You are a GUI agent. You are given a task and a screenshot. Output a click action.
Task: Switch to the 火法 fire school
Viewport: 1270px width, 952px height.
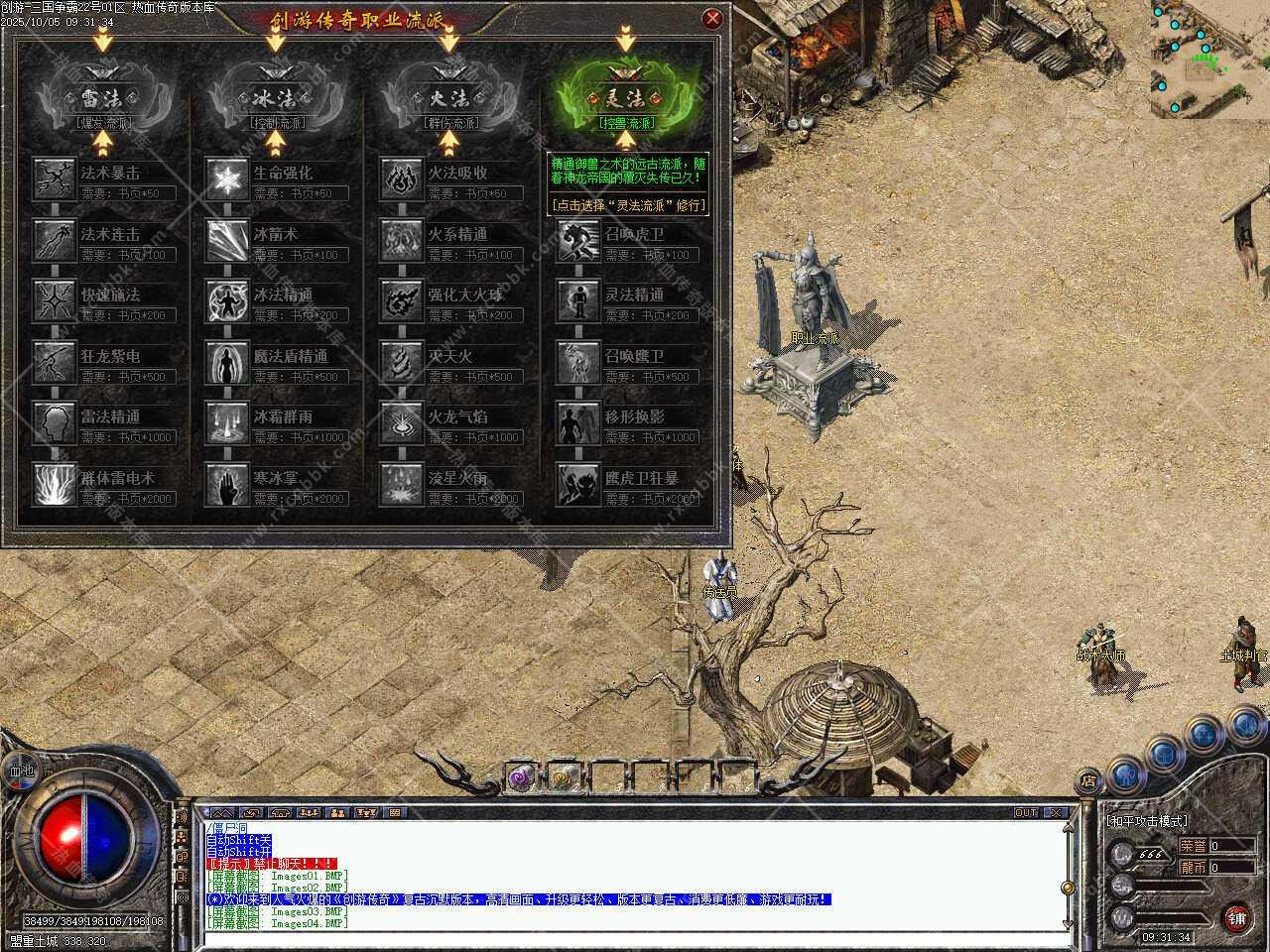coord(448,99)
